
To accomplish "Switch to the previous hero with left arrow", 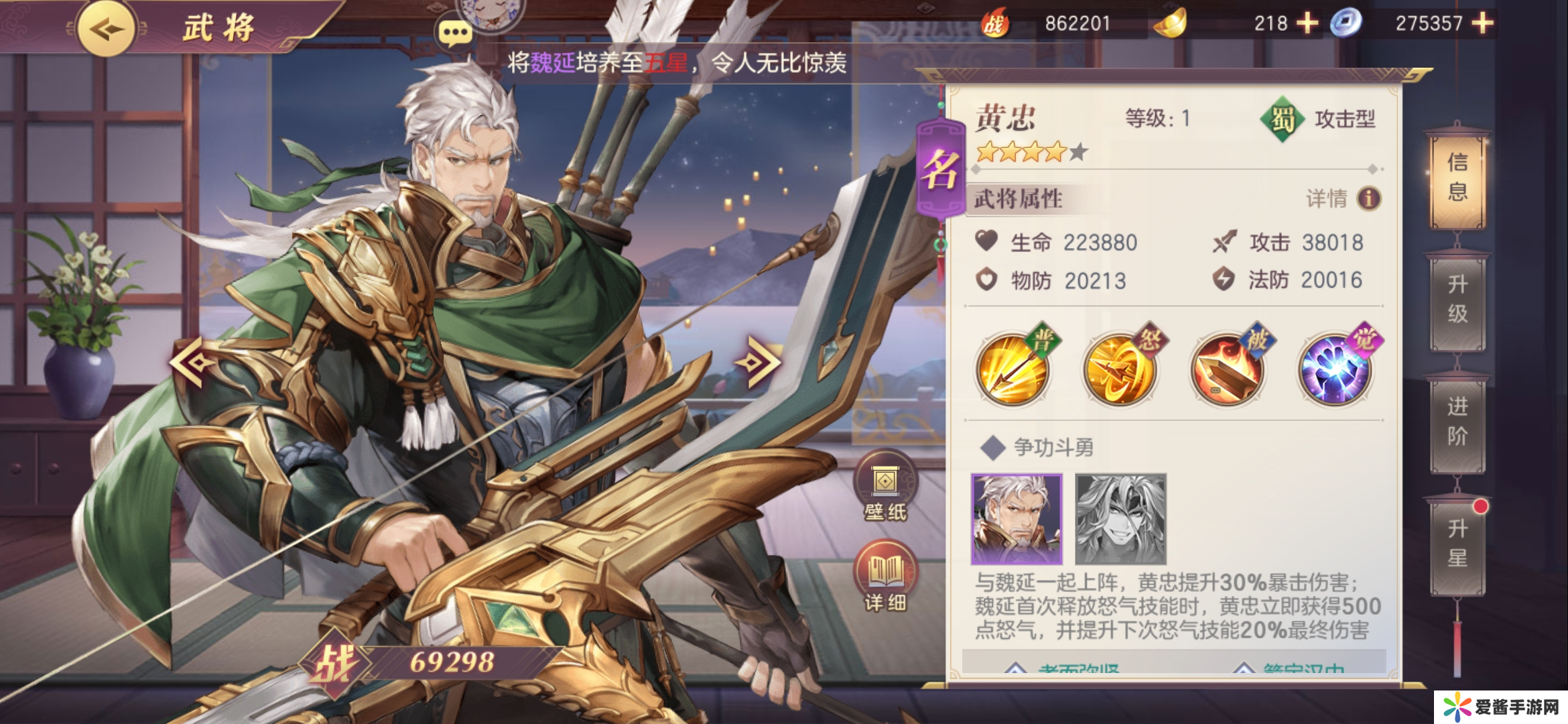I will coord(193,362).
